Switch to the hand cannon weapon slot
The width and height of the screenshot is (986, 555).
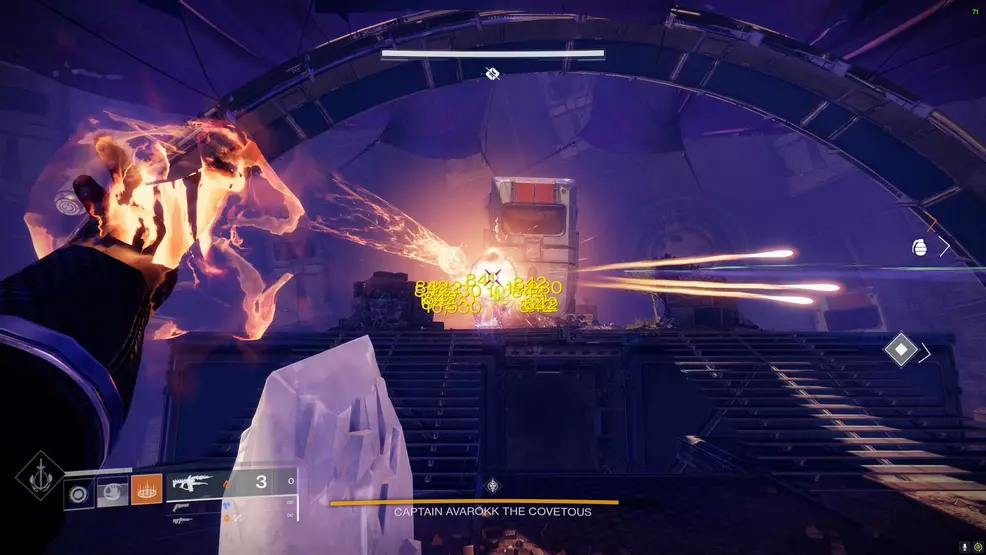(182, 507)
